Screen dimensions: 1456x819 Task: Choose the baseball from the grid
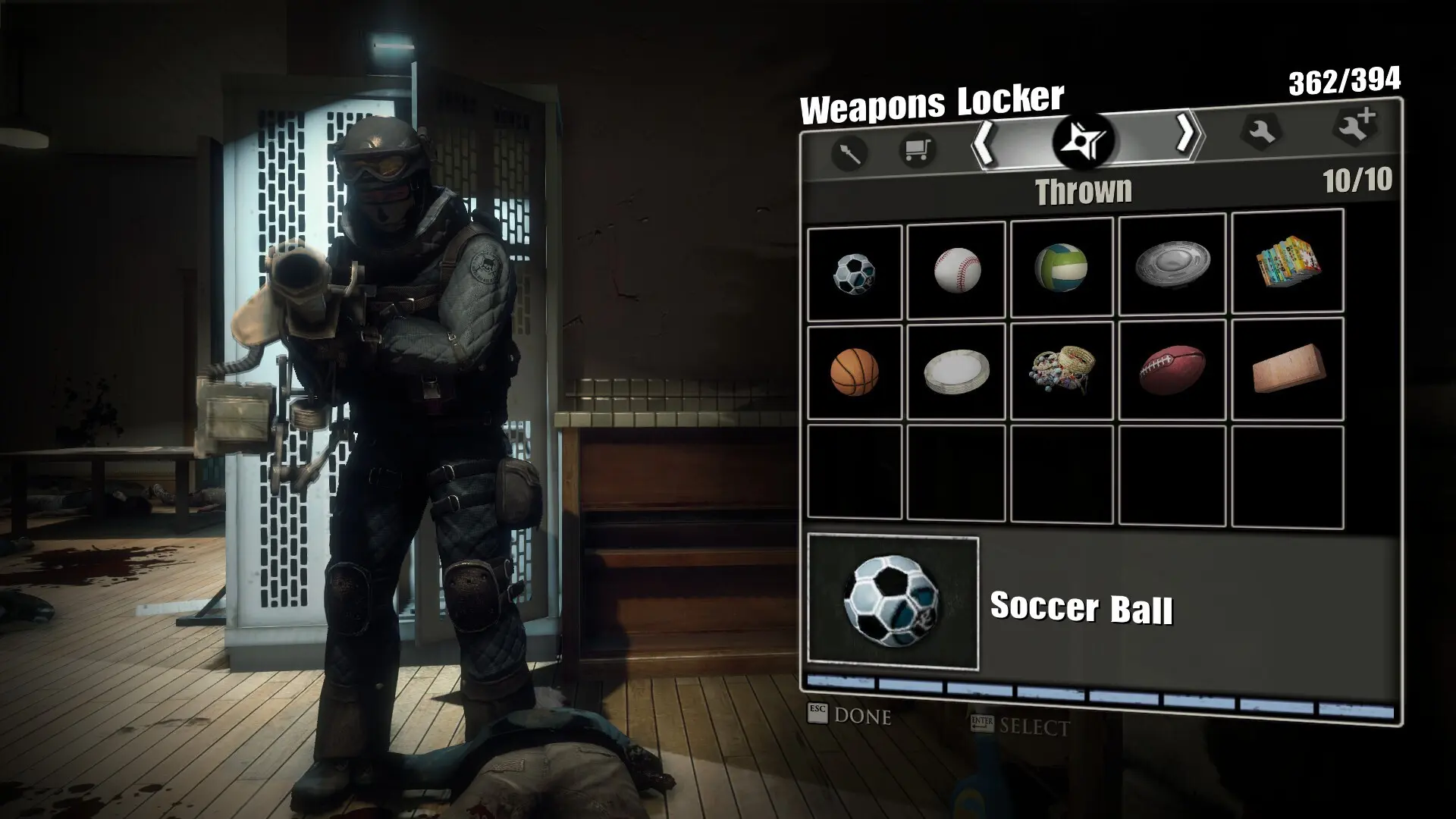(x=956, y=270)
